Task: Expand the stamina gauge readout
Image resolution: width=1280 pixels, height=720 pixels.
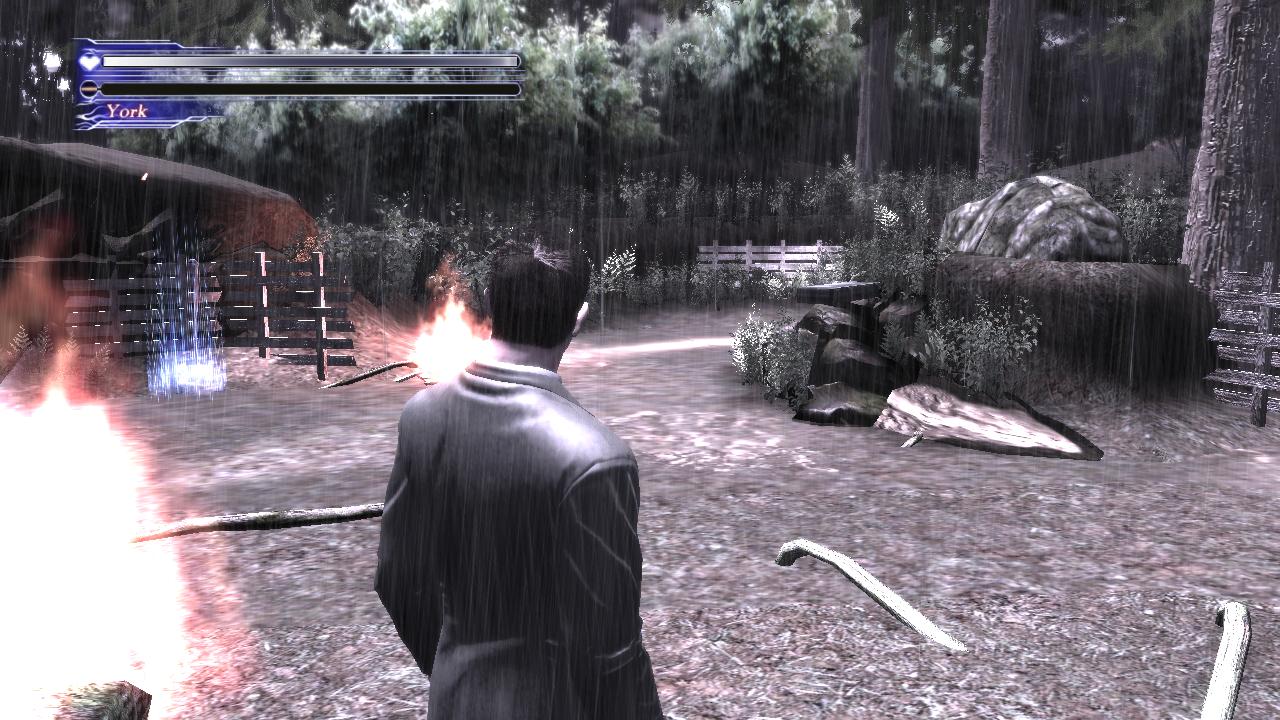Action: (x=310, y=88)
